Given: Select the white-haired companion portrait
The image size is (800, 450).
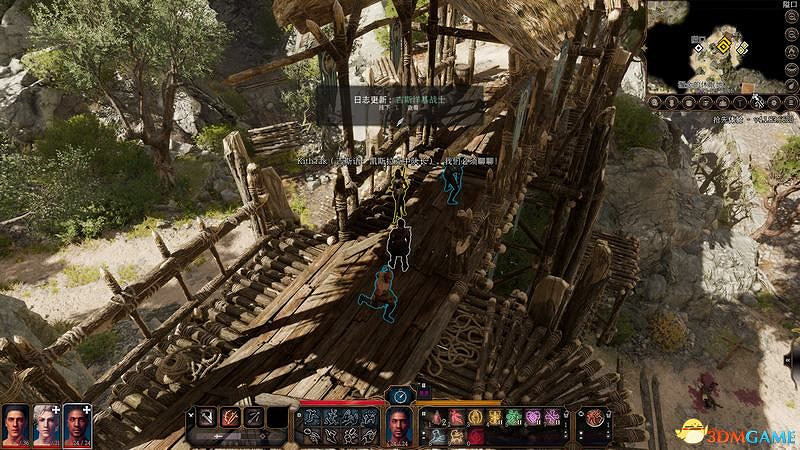Looking at the screenshot, I should point(45,424).
